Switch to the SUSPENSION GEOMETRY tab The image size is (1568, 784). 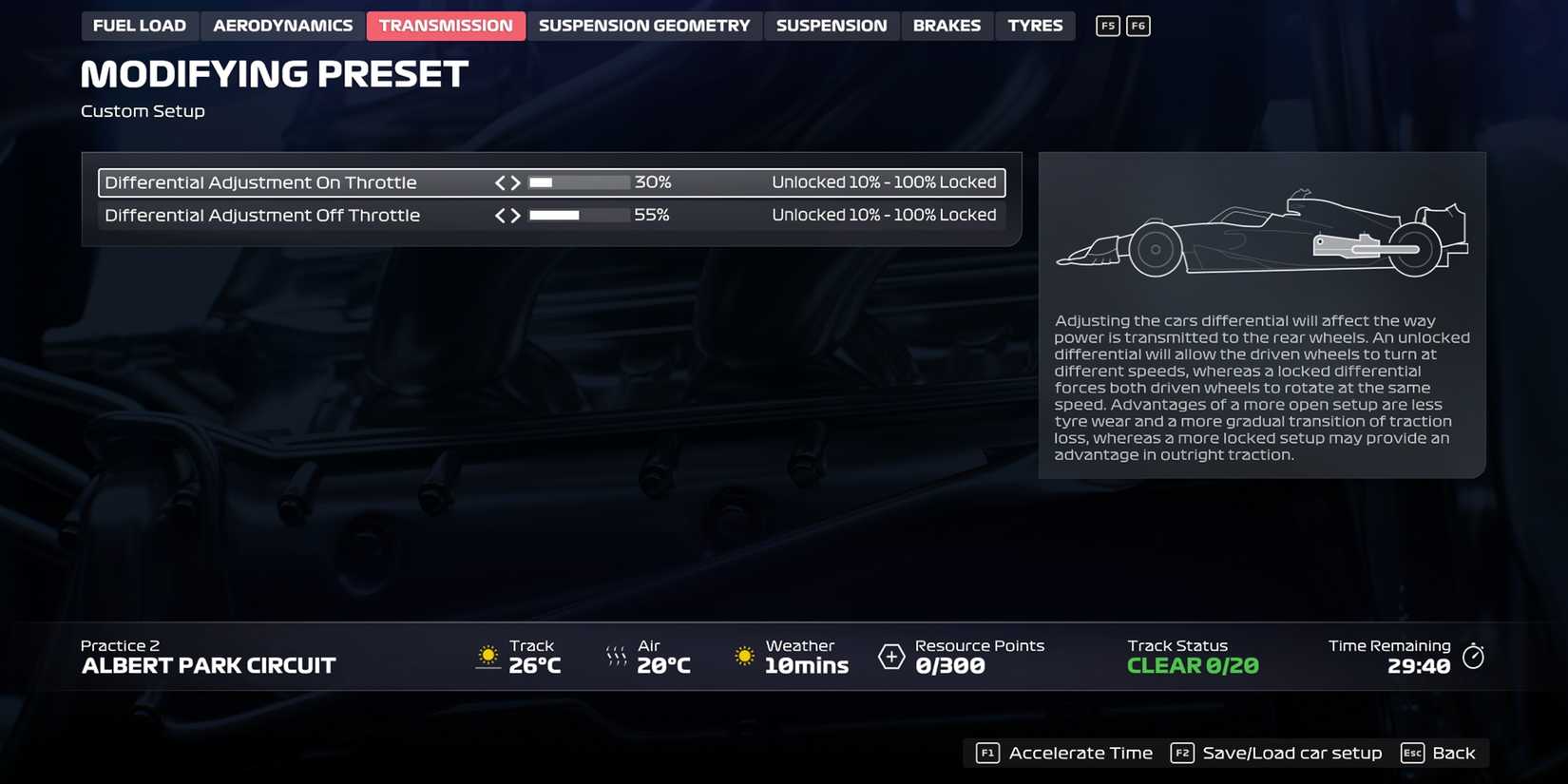(x=645, y=26)
